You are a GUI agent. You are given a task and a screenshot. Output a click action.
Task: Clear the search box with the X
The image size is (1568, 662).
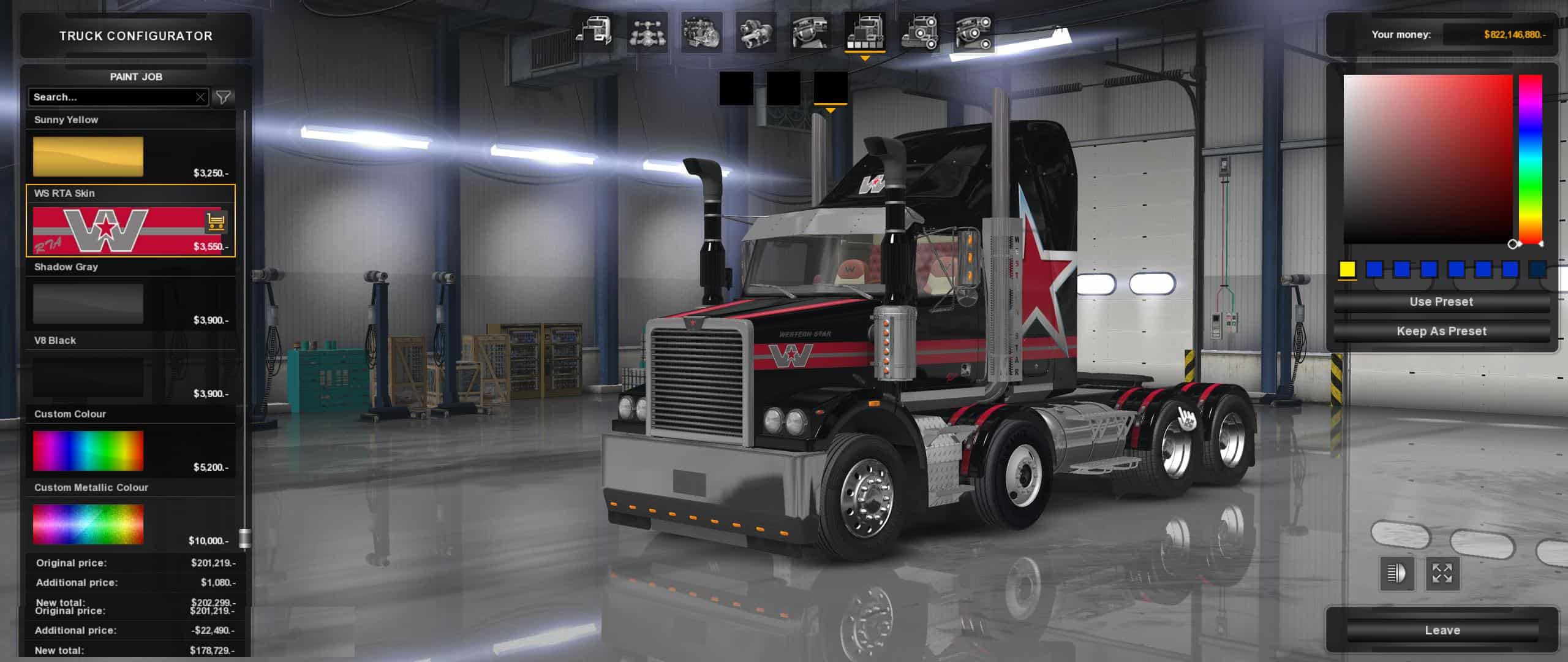(200, 97)
